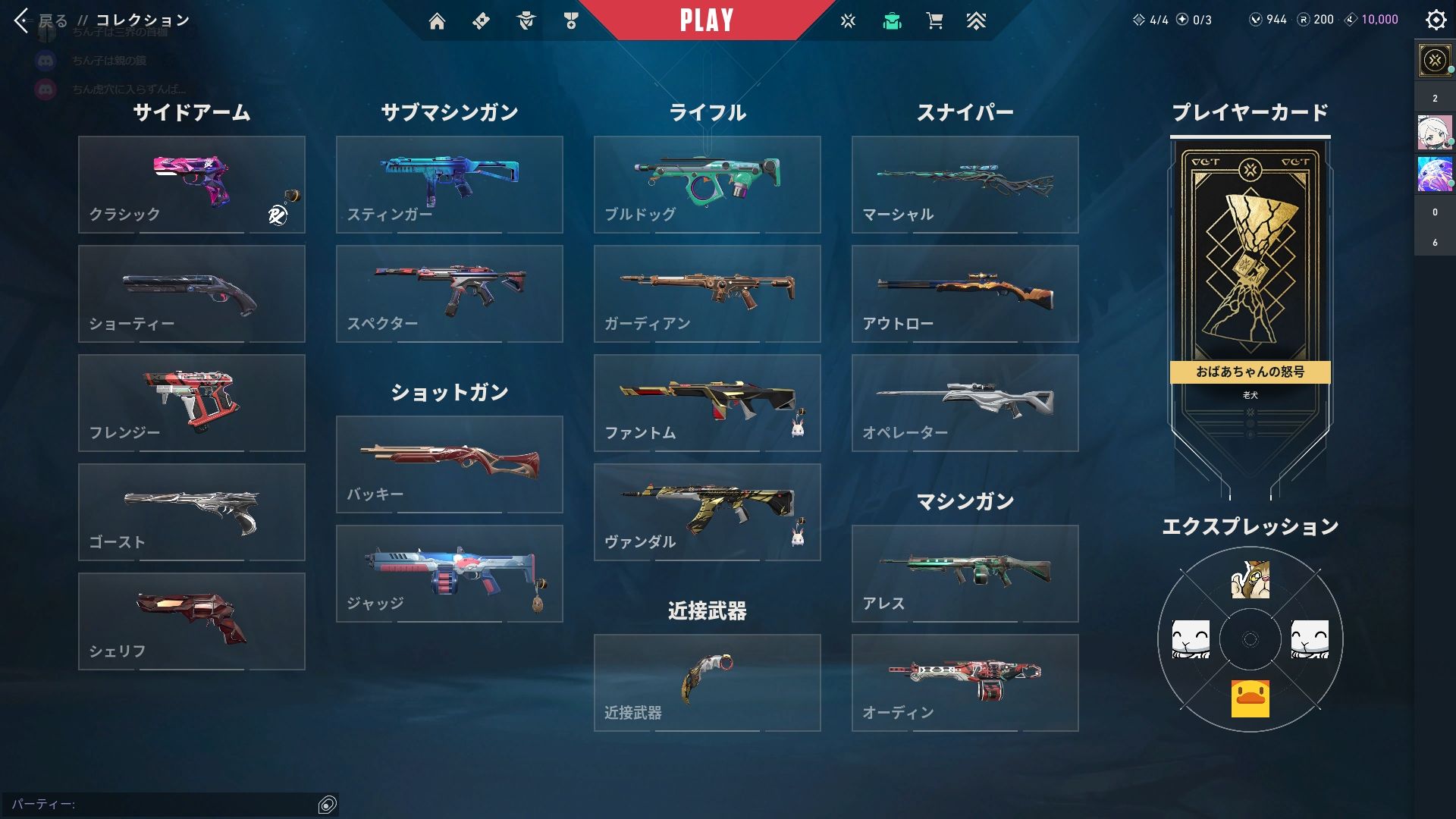Start matchmaking with the PLAY button
The height and width of the screenshot is (819, 1456).
(x=706, y=20)
